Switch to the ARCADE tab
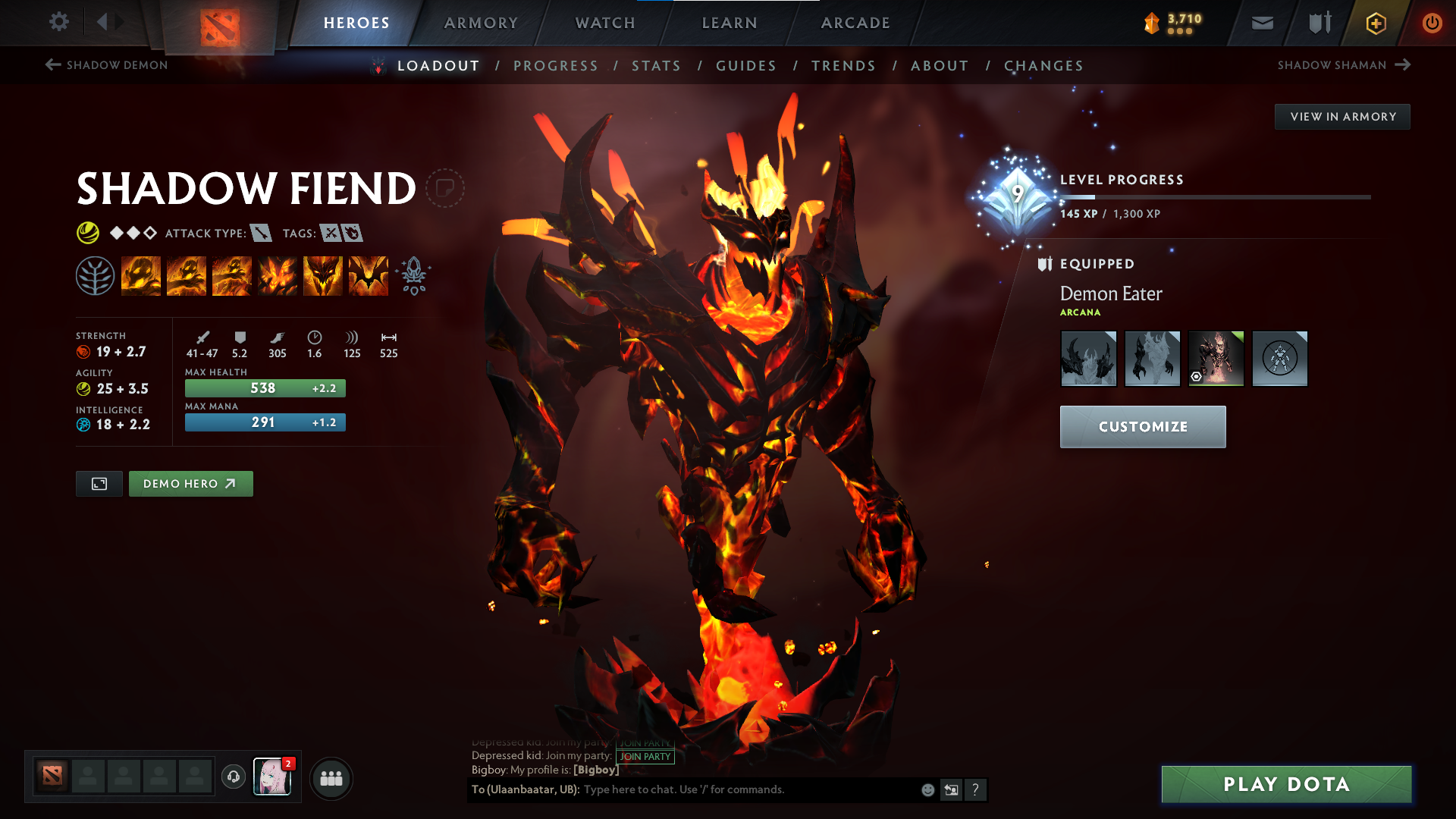Image resolution: width=1456 pixels, height=819 pixels. 855,23
